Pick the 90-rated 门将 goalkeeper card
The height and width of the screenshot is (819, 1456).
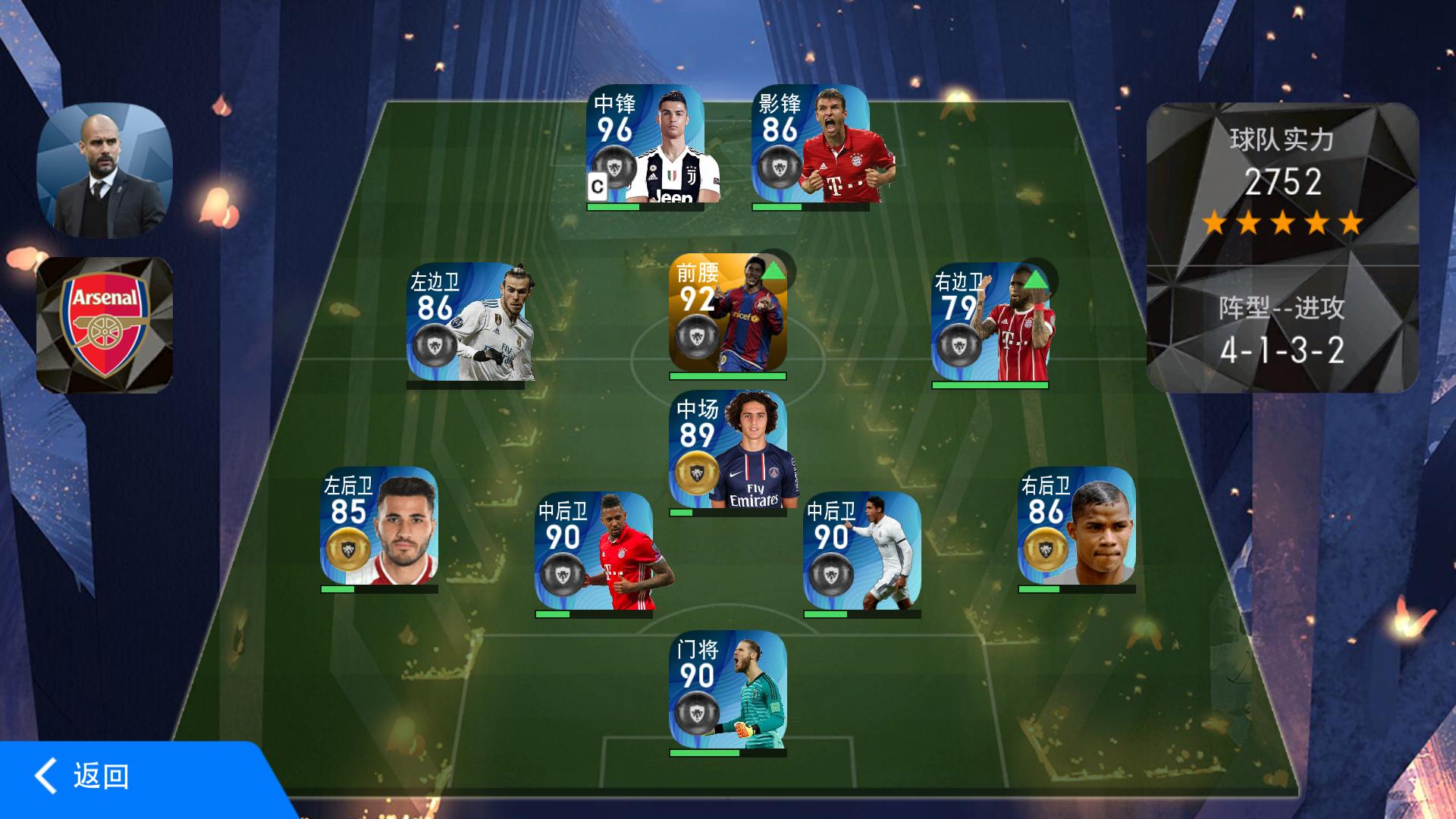[x=727, y=690]
